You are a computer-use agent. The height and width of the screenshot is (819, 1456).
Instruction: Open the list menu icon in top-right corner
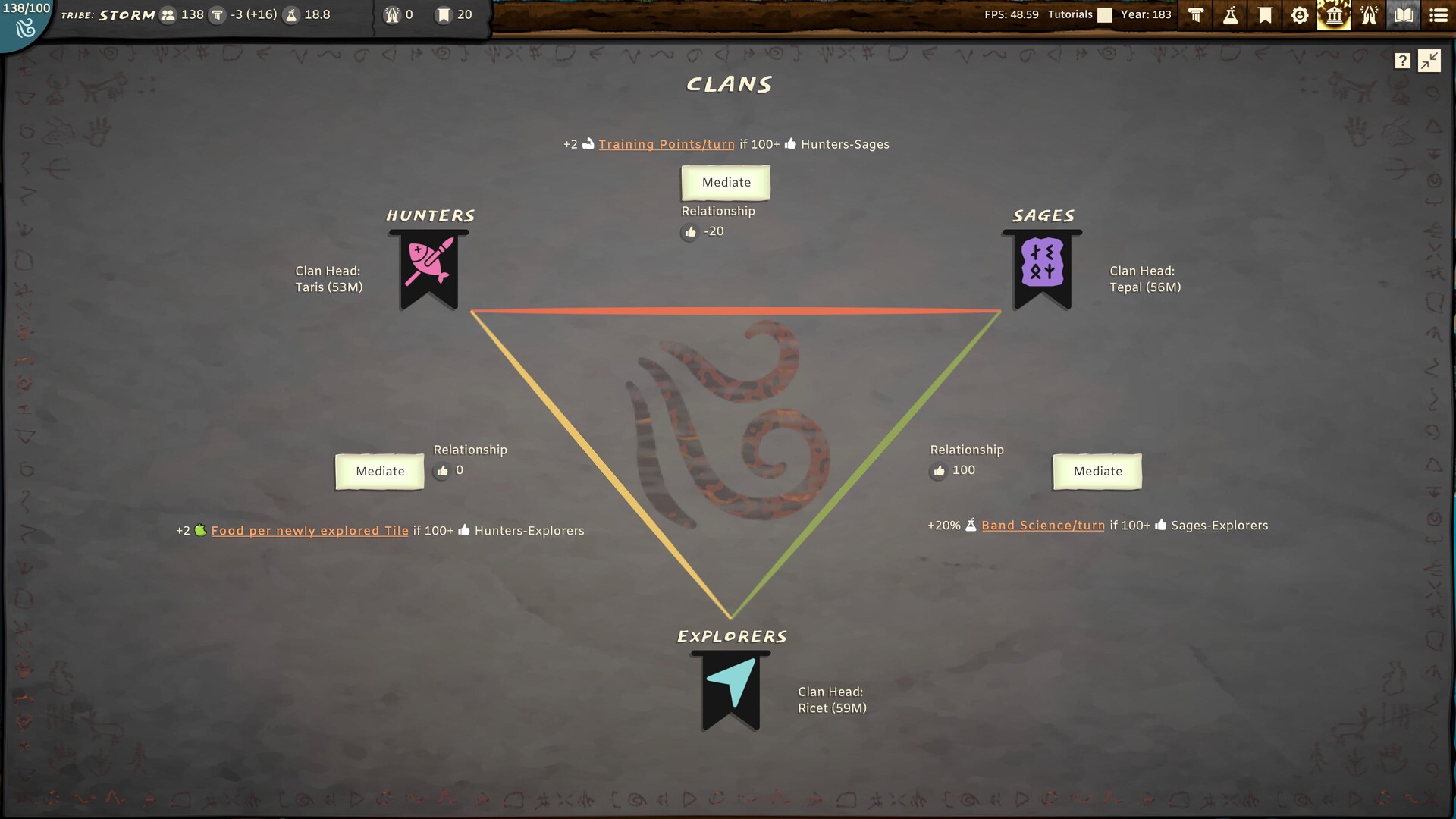tap(1436, 15)
